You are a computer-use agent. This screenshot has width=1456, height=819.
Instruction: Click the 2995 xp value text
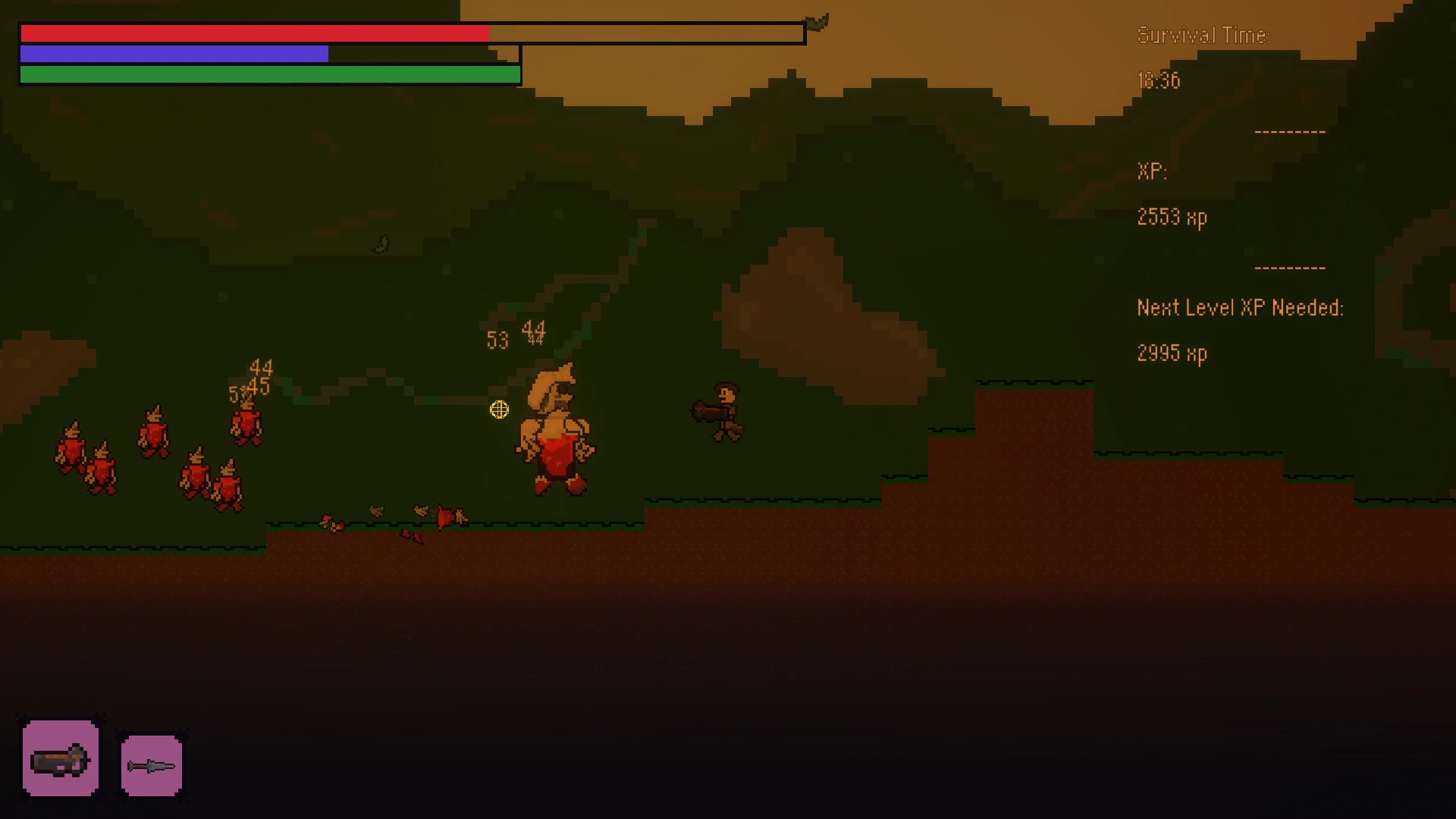1170,353
